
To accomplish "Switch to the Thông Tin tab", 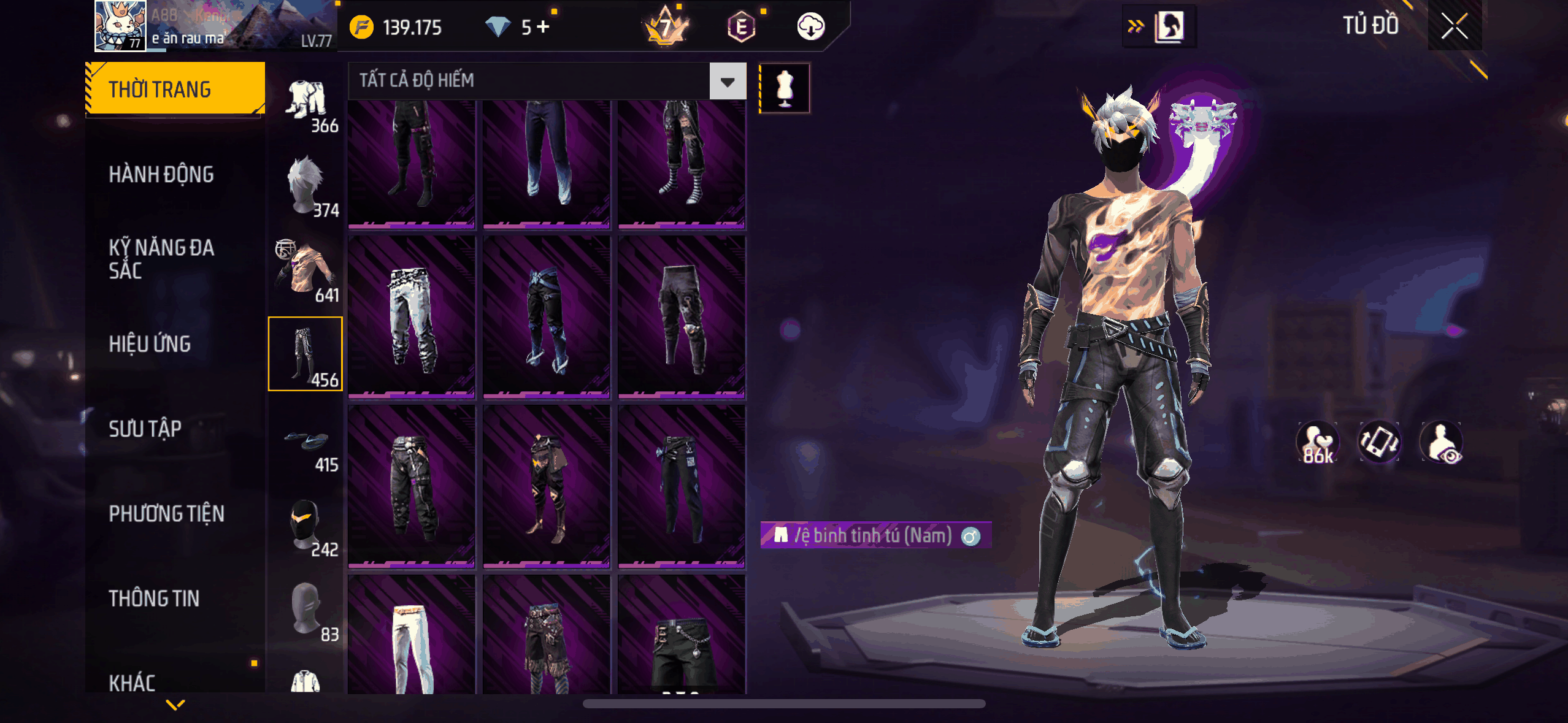I will 154,599.
